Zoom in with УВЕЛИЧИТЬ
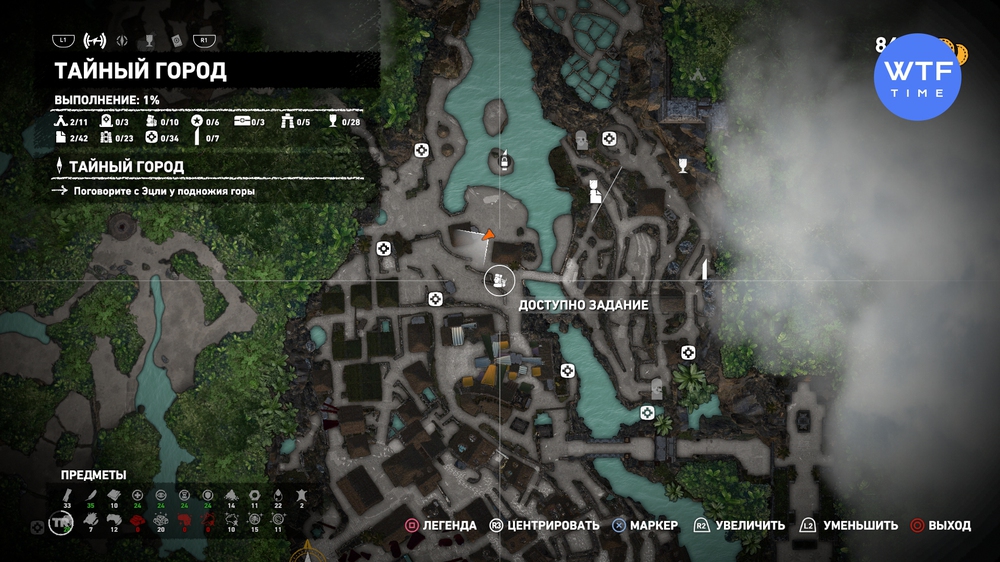Viewport: 1000px width, 562px height. point(740,525)
